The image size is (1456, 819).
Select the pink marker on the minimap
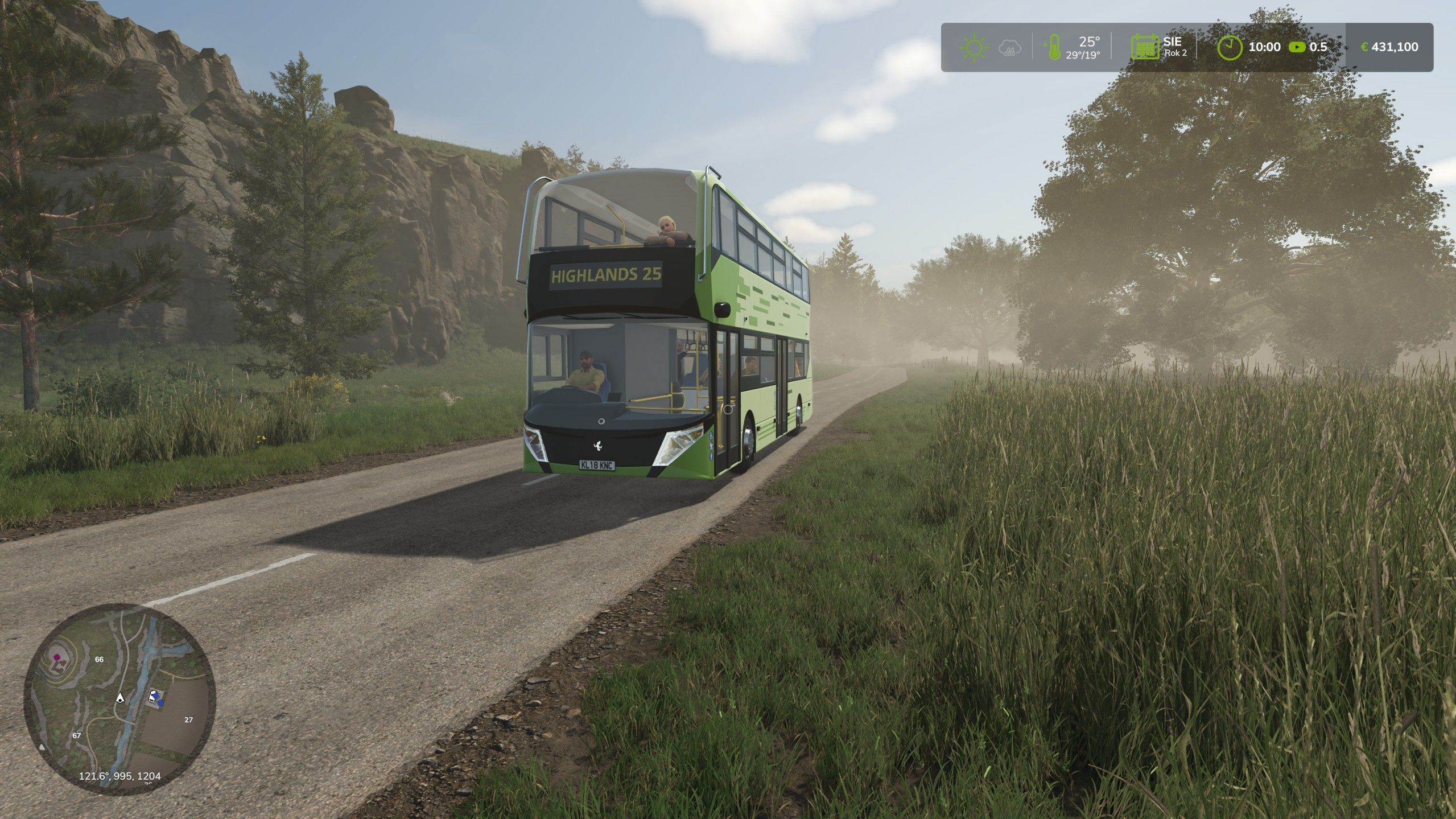56,657
